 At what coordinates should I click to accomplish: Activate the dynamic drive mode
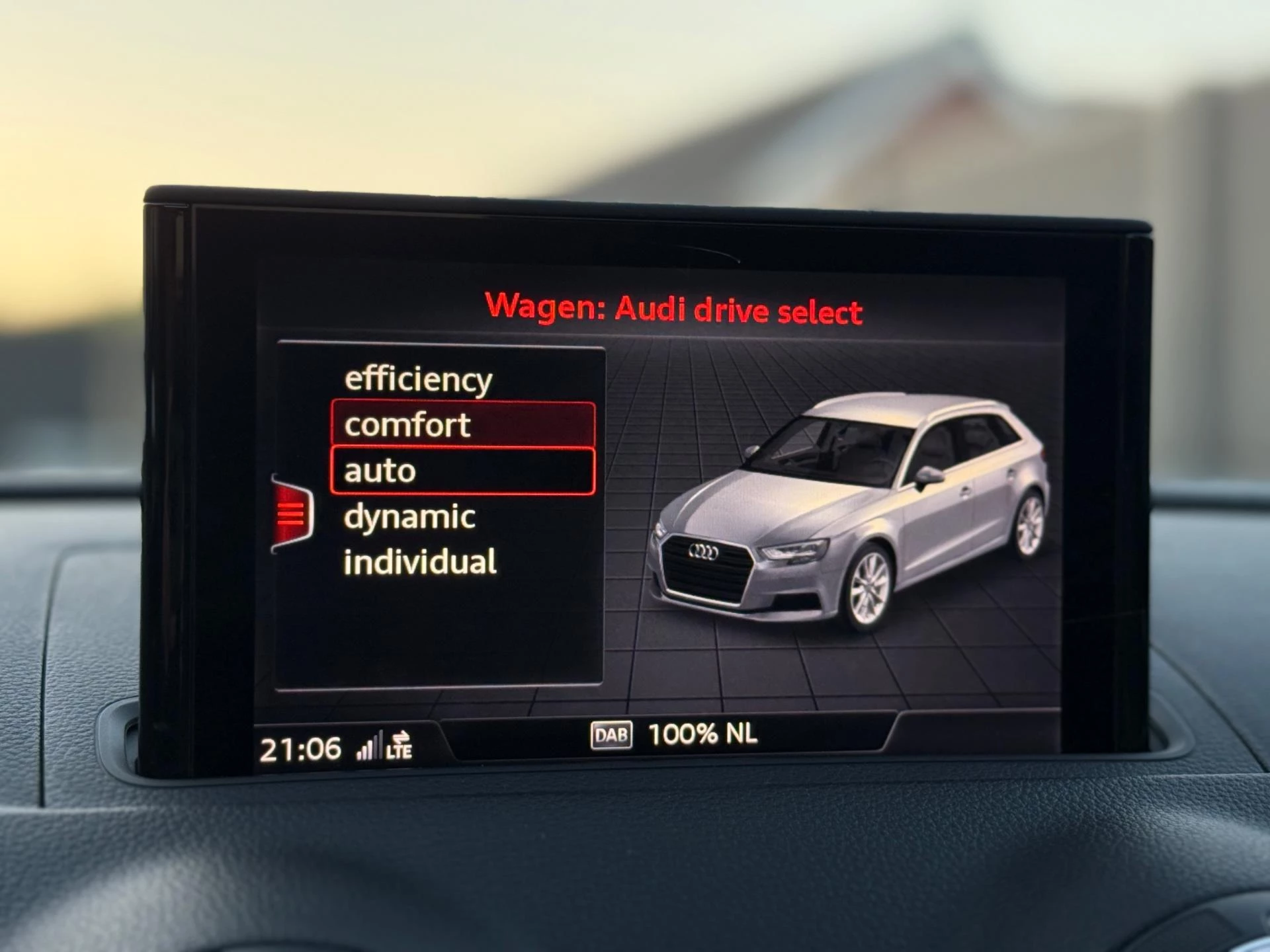(x=410, y=517)
